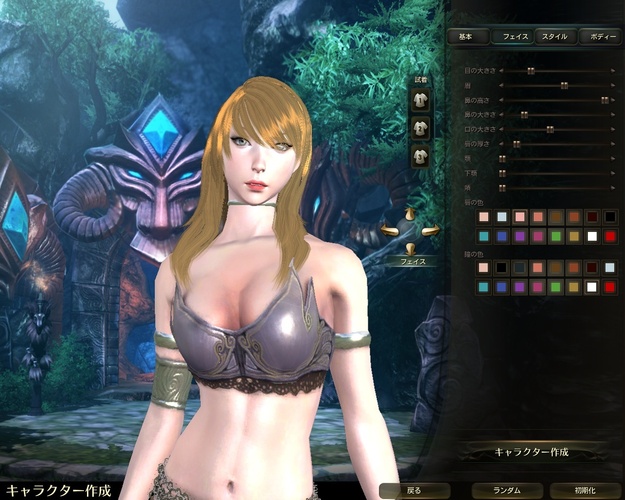The height and width of the screenshot is (500, 625).
Task: Select the white swatch under 瞳の色
Action: click(591, 287)
